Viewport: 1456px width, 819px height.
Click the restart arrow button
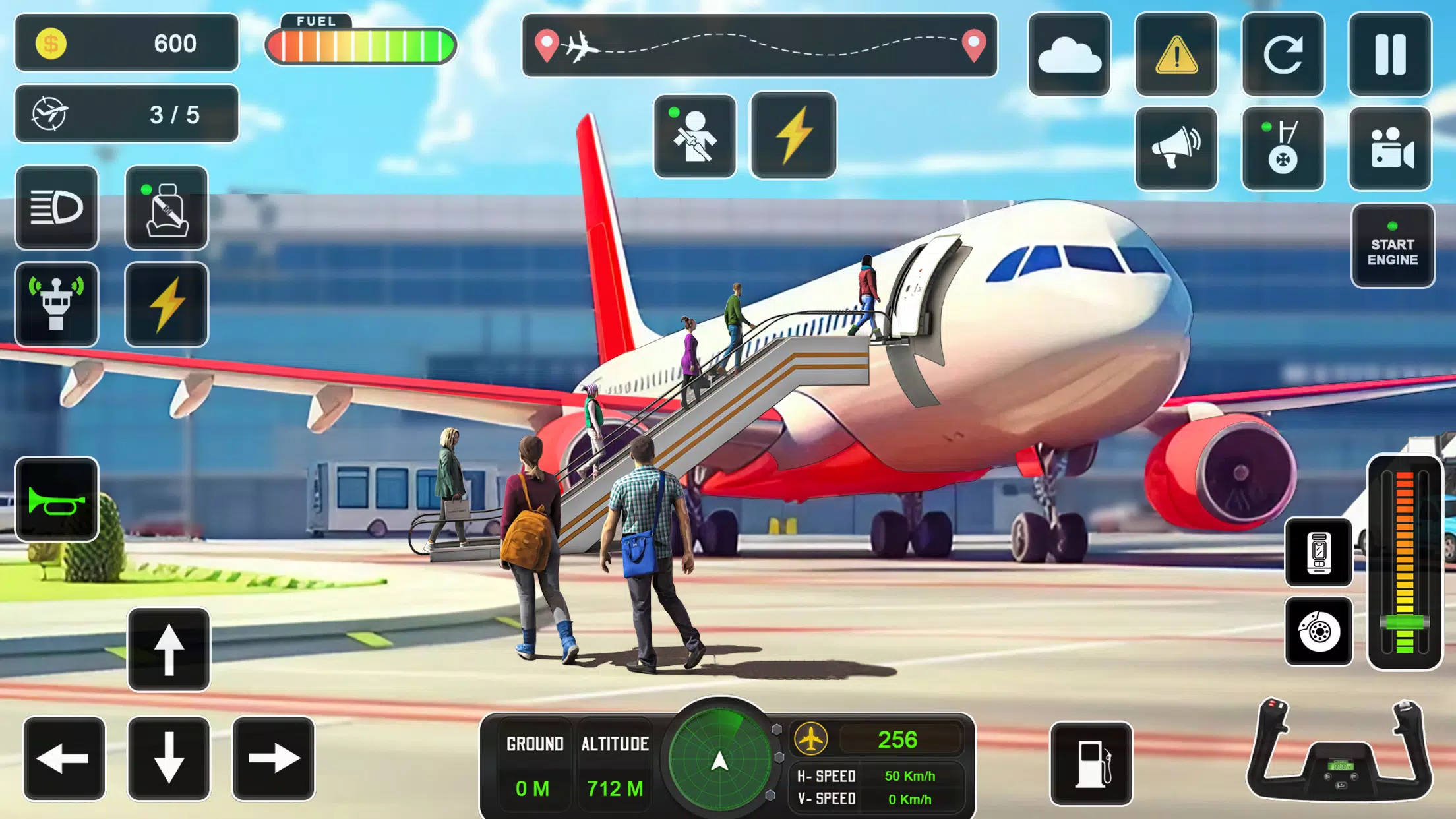click(x=1283, y=54)
